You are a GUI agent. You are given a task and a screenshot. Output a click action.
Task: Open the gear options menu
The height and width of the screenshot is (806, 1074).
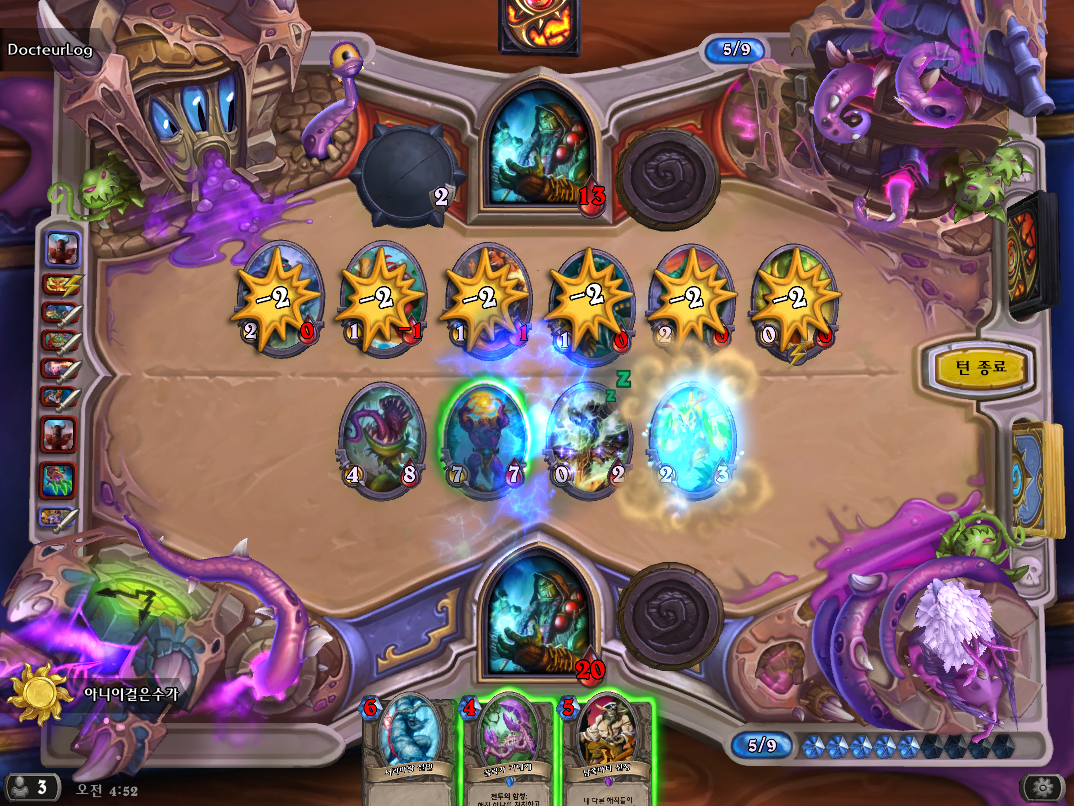click(x=1045, y=787)
